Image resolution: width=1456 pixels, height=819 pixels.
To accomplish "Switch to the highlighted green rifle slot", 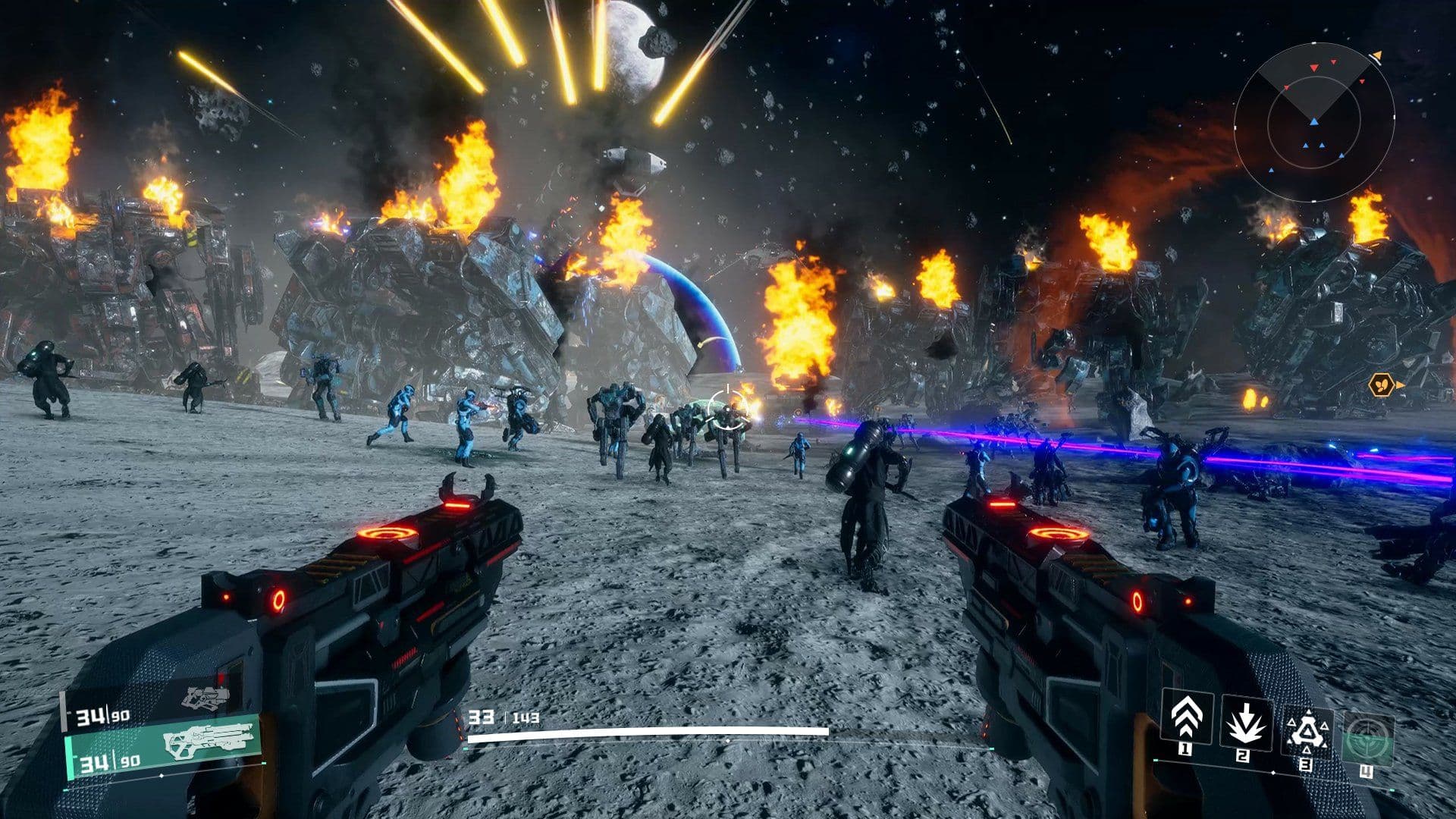I will tap(164, 745).
